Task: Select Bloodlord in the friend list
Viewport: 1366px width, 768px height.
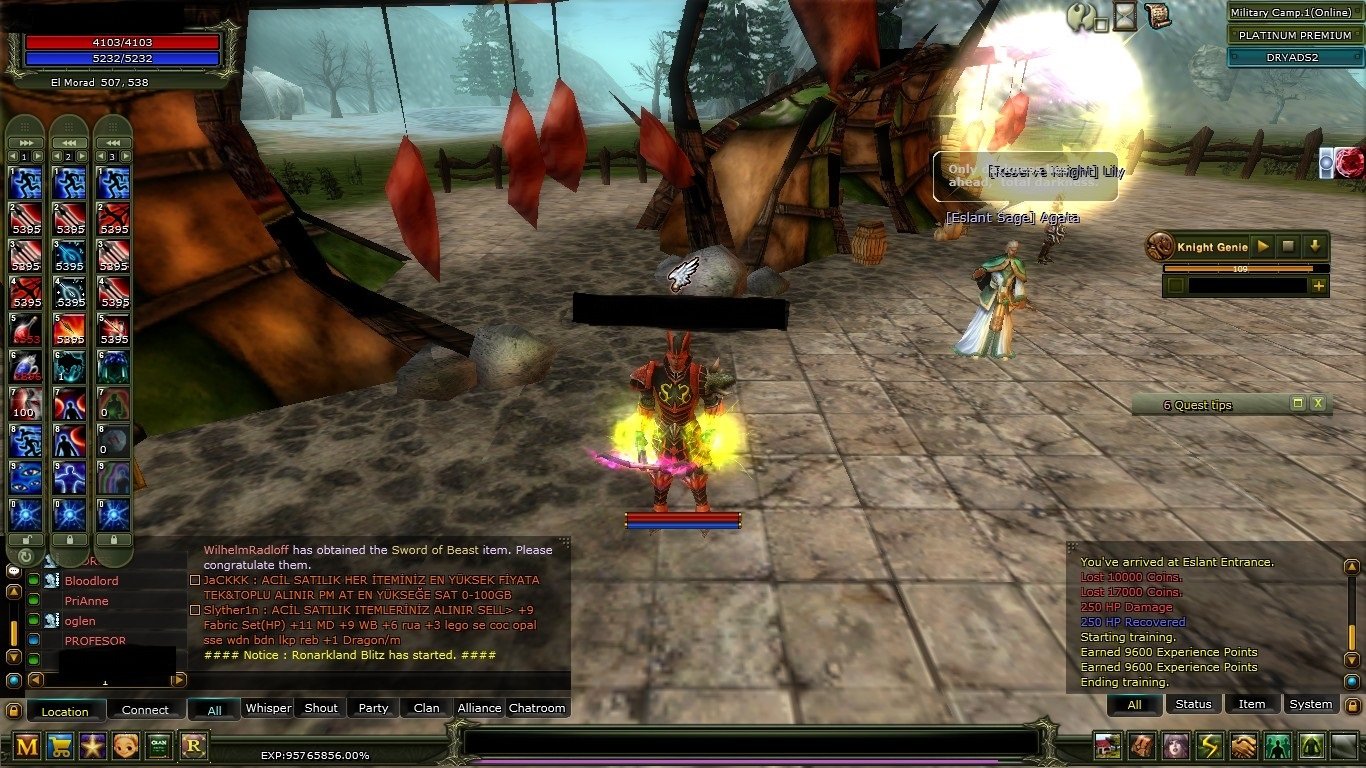Action: tap(91, 581)
